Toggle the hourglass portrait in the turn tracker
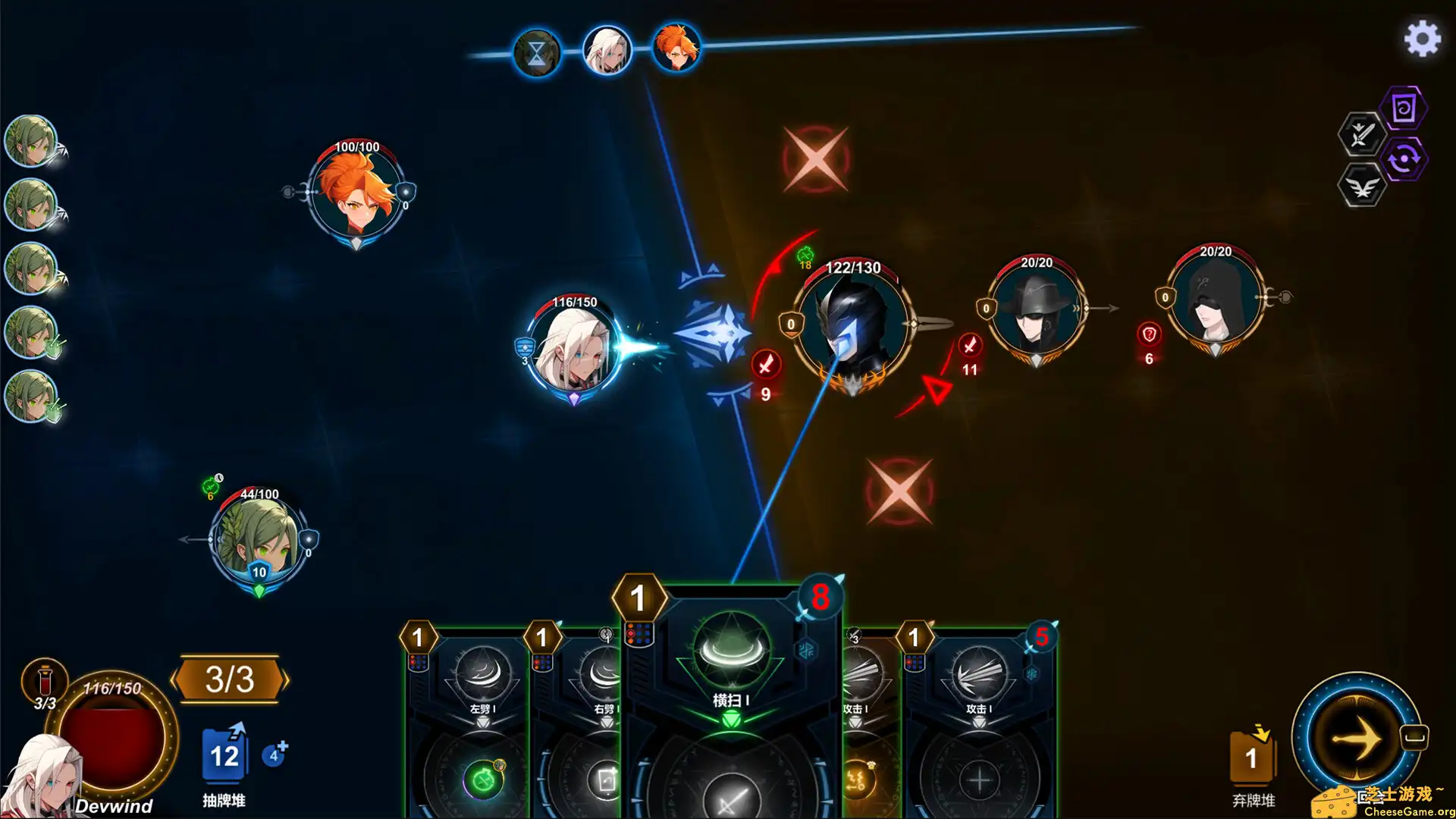This screenshot has width=1456, height=819. pyautogui.click(x=537, y=50)
